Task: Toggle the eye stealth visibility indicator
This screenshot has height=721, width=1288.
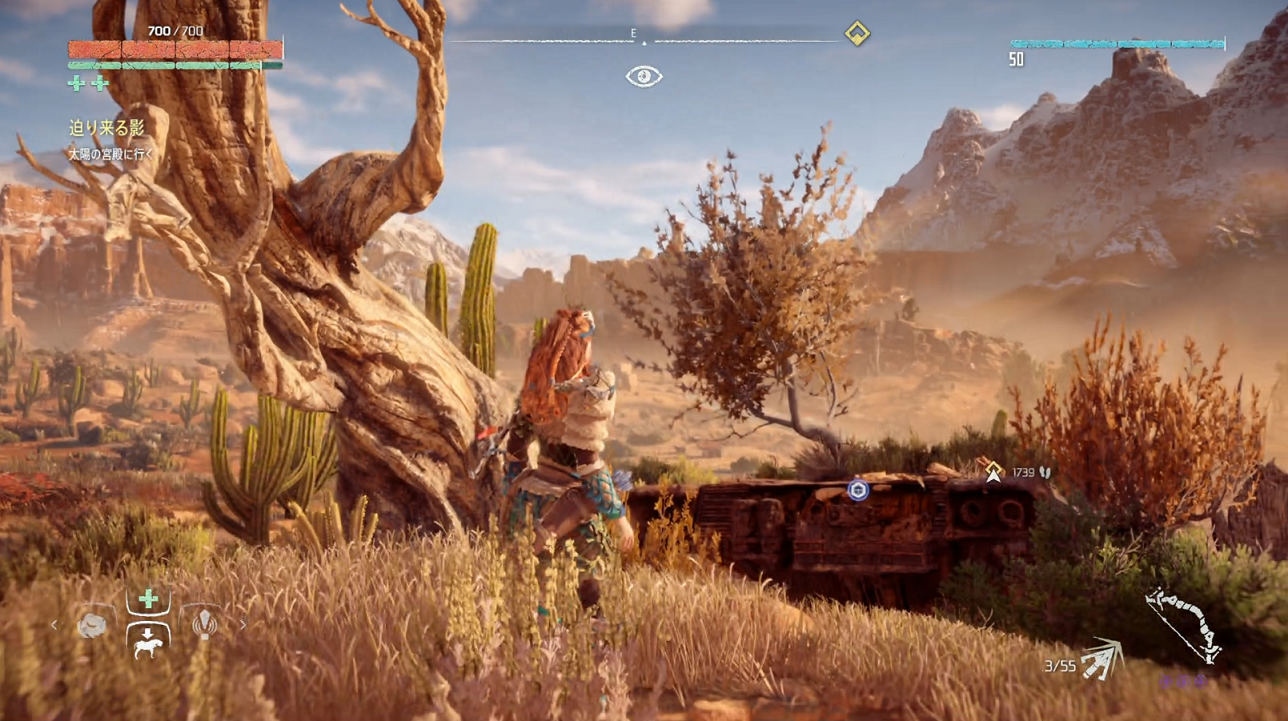Action: (x=644, y=76)
